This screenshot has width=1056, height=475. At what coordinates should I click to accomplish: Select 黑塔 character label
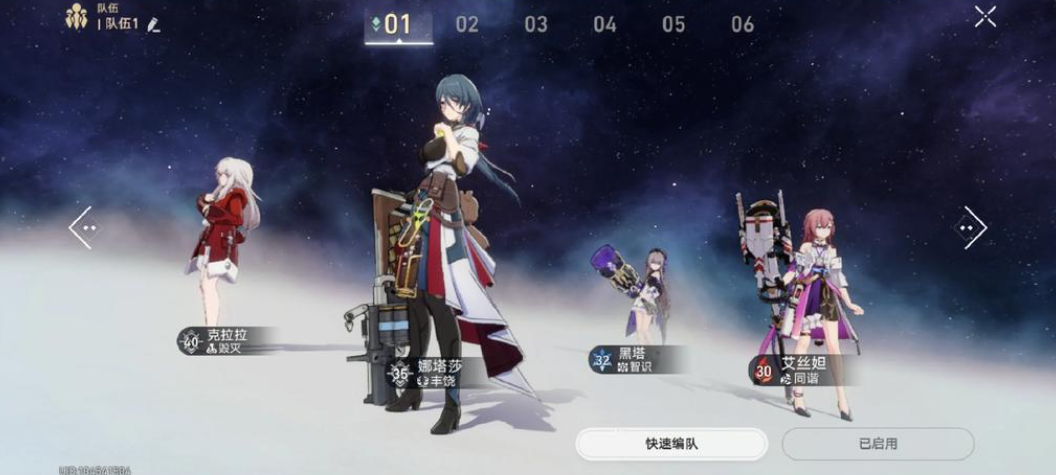point(632,360)
